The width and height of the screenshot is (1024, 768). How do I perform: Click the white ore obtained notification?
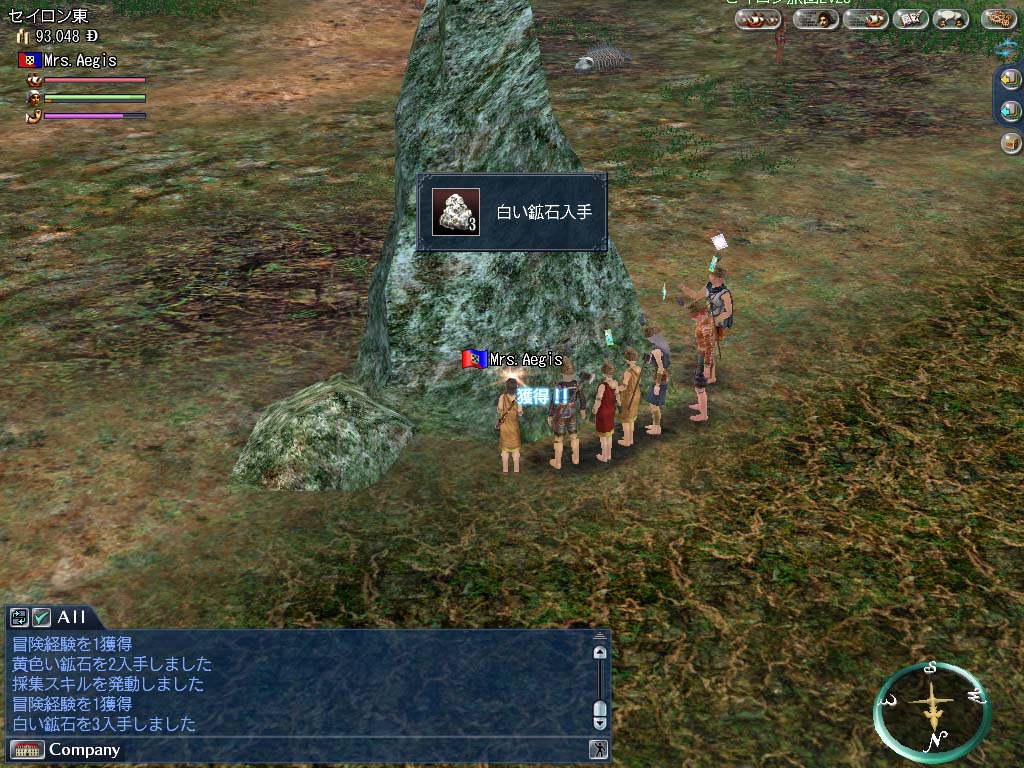511,212
